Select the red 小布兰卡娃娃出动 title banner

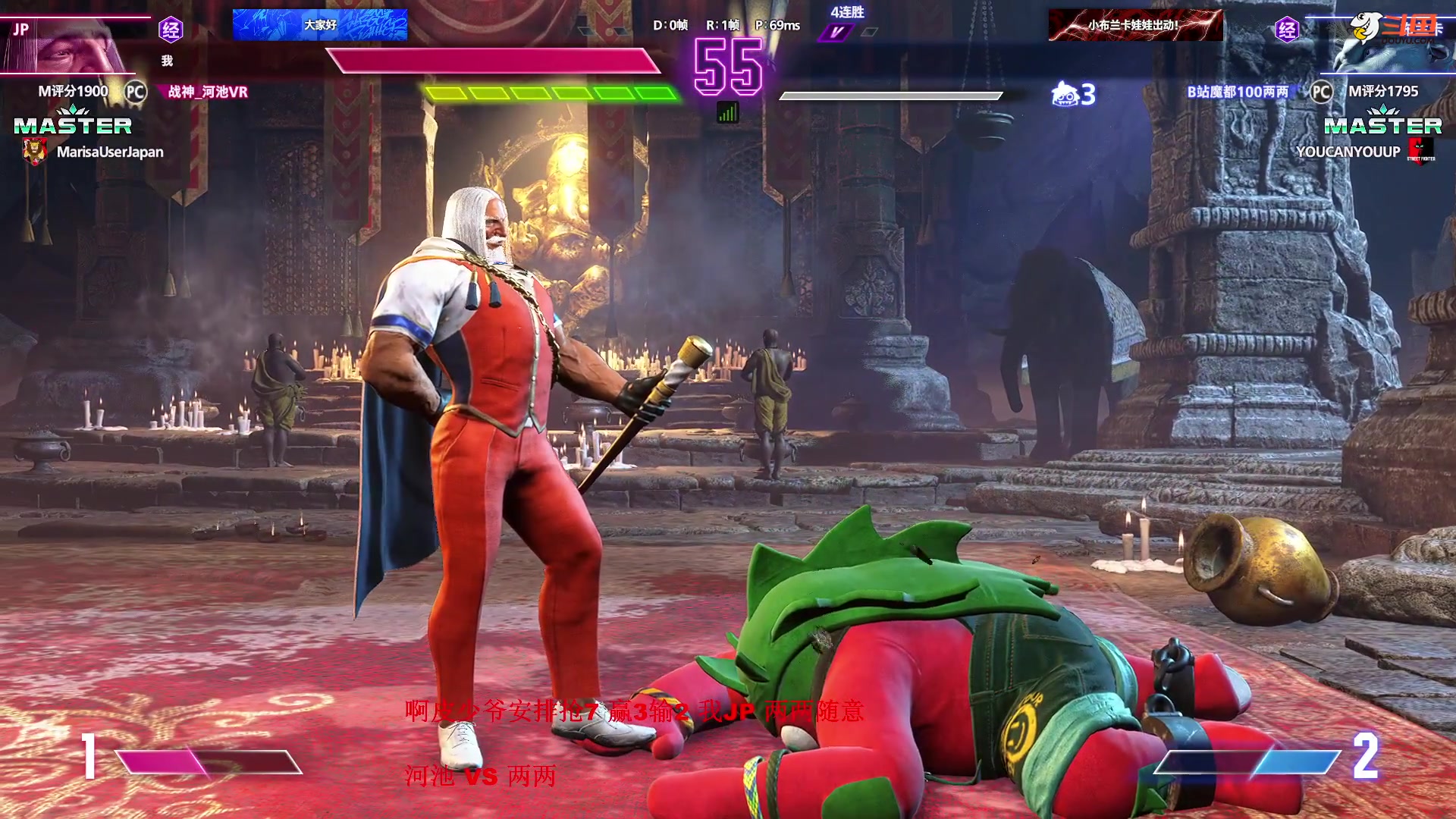pyautogui.click(x=1135, y=25)
